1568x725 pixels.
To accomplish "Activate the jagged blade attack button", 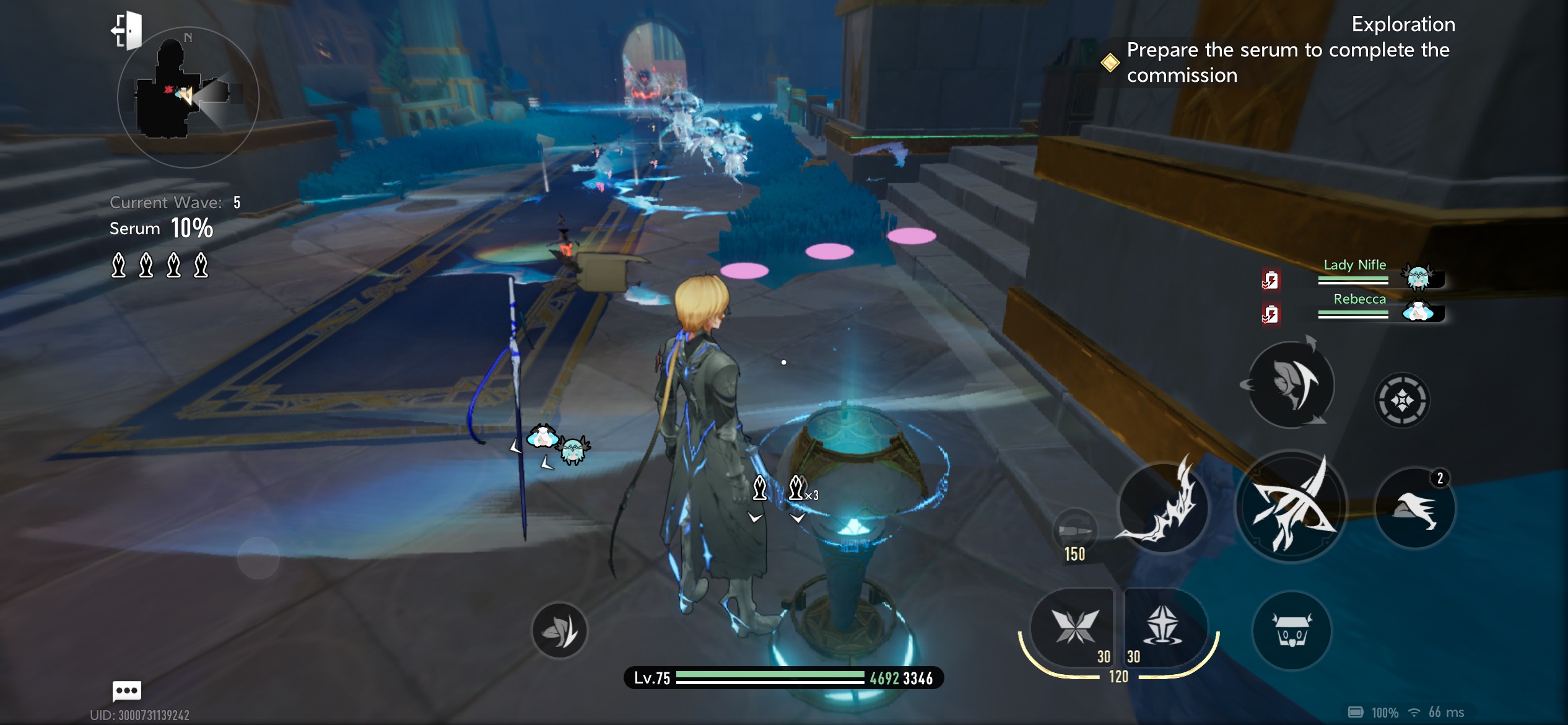I will pos(1163,507).
